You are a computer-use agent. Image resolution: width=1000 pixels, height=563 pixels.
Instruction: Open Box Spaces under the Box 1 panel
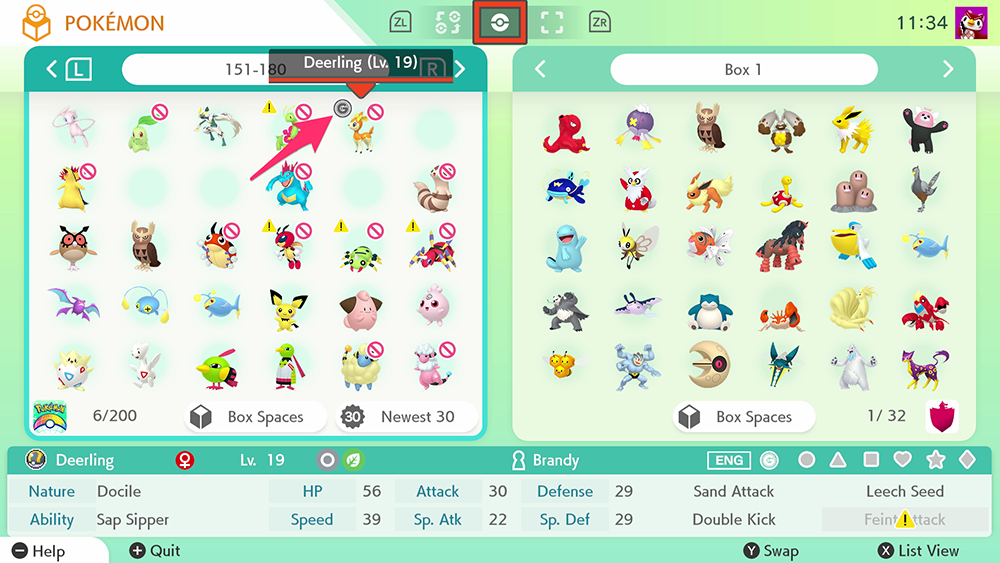743,417
